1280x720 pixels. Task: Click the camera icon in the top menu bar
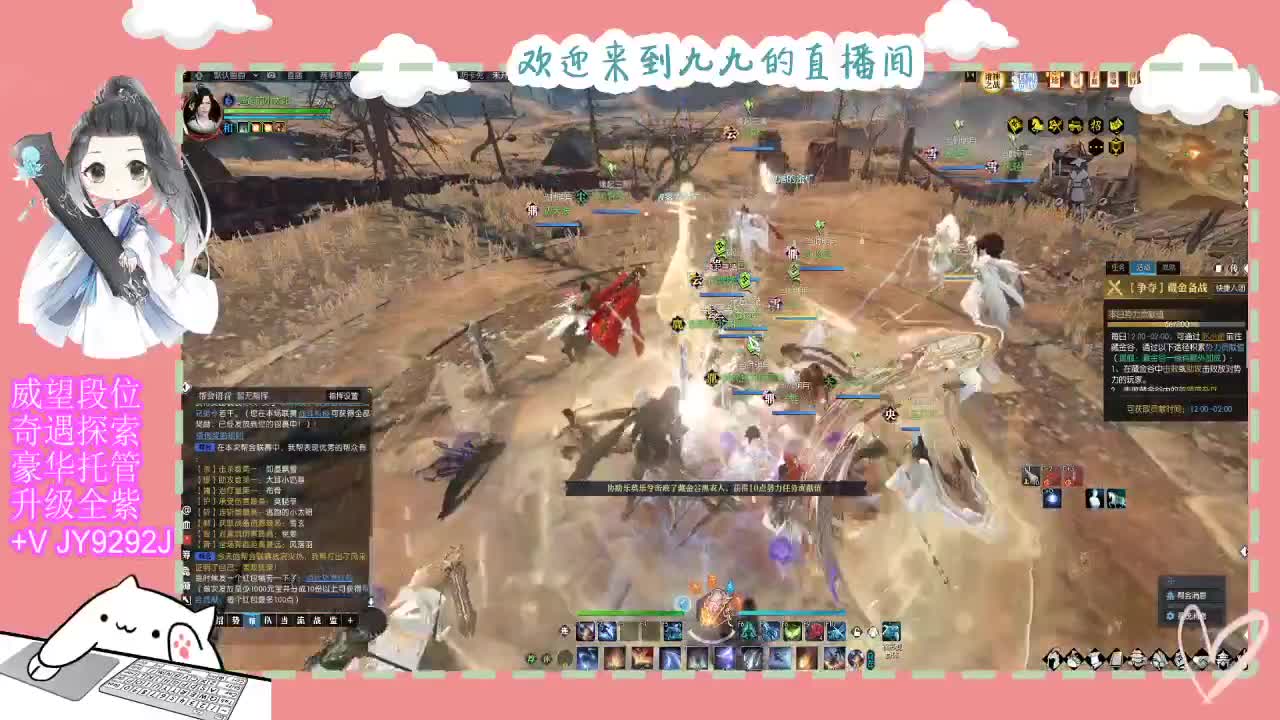[x=270, y=76]
